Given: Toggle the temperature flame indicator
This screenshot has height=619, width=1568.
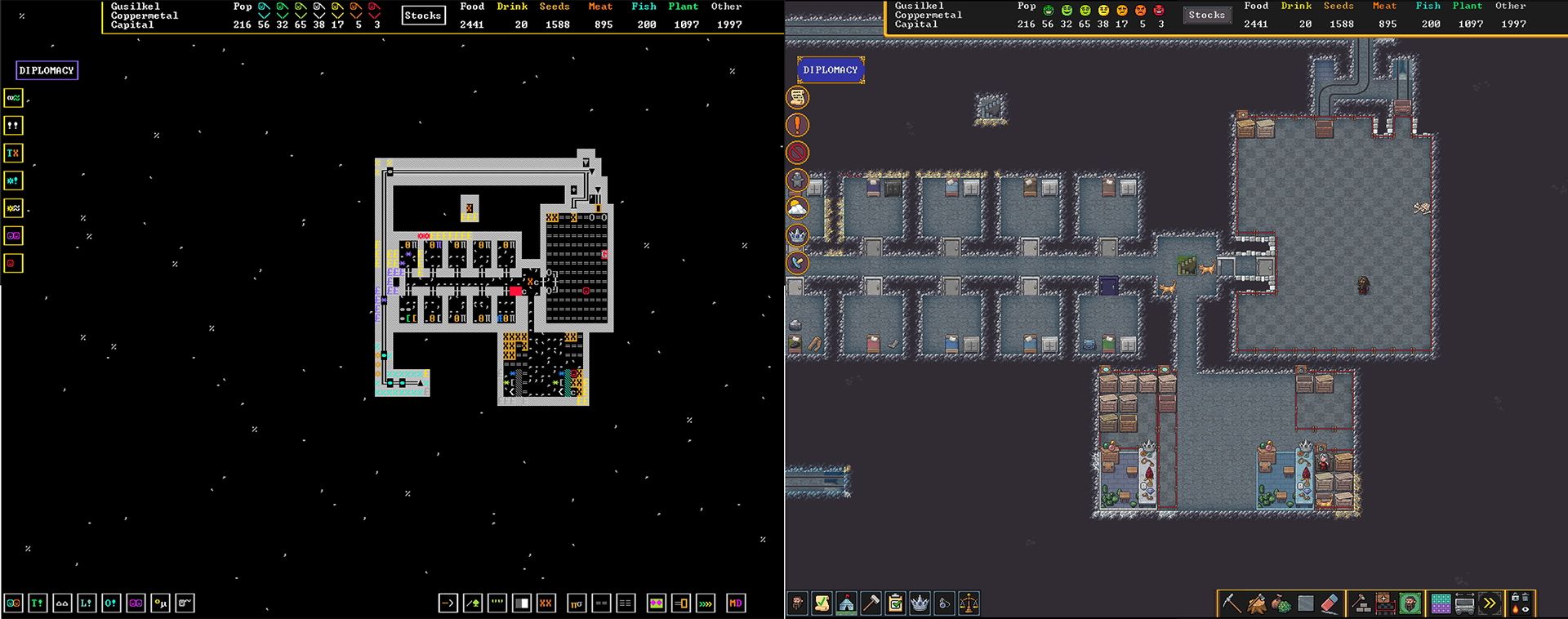Looking at the screenshot, I should [x=1517, y=609].
